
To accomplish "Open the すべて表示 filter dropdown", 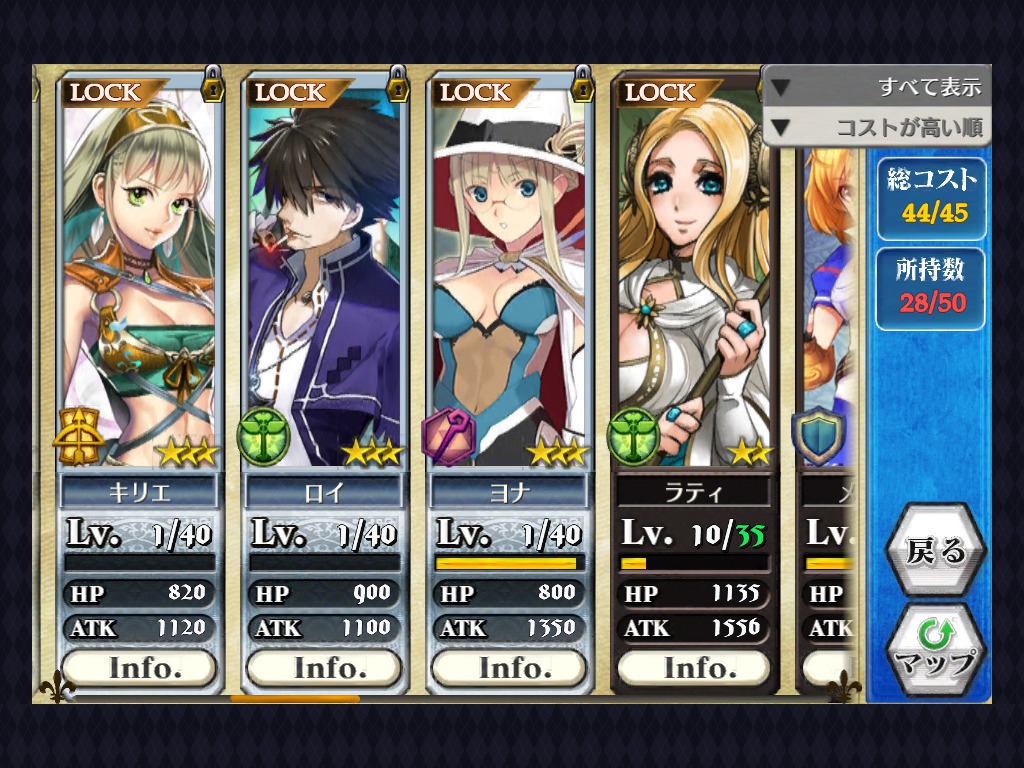I will point(877,87).
